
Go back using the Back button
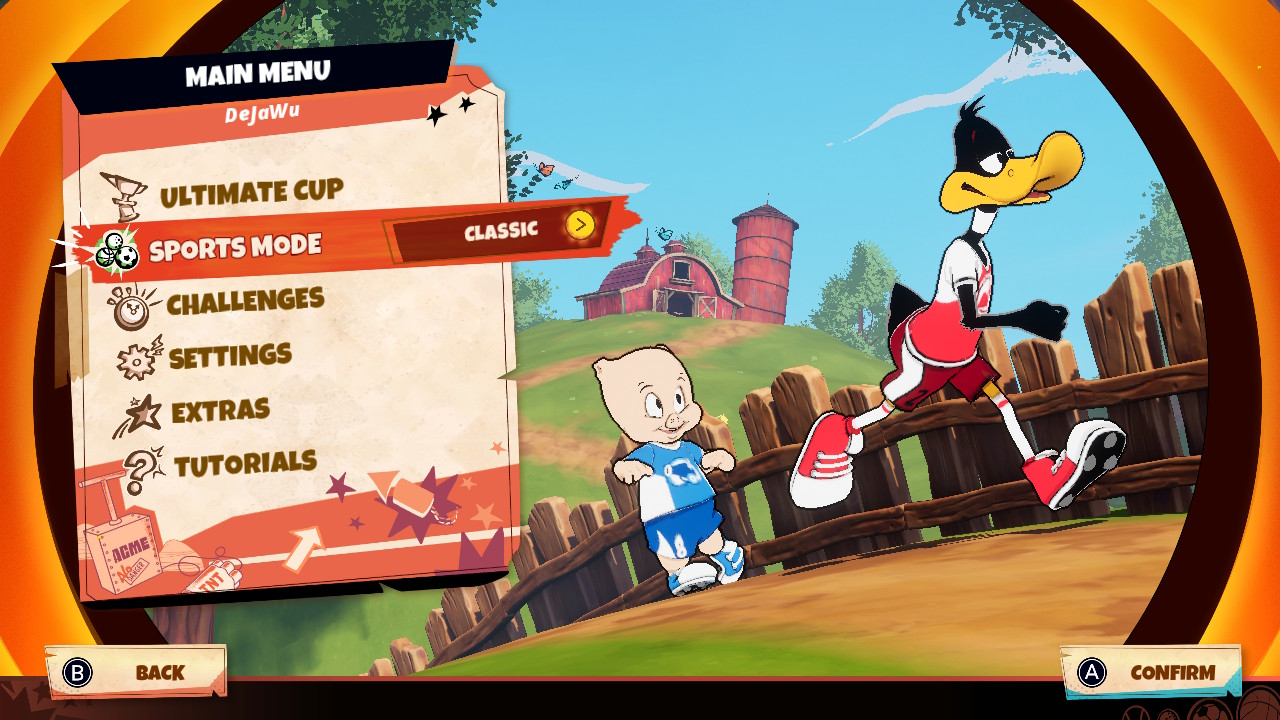tap(136, 672)
